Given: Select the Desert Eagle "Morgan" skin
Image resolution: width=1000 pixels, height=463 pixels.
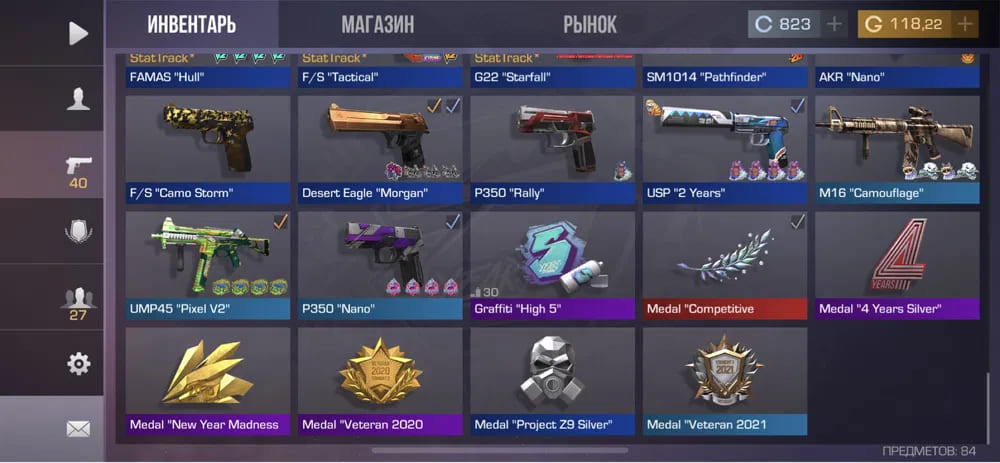Looking at the screenshot, I should point(380,148).
